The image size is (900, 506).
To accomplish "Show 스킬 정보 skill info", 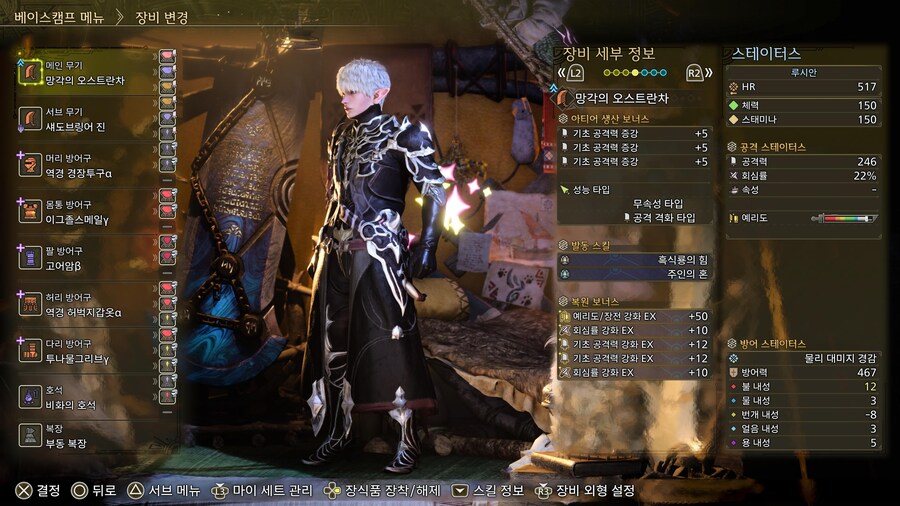I will pyautogui.click(x=489, y=491).
